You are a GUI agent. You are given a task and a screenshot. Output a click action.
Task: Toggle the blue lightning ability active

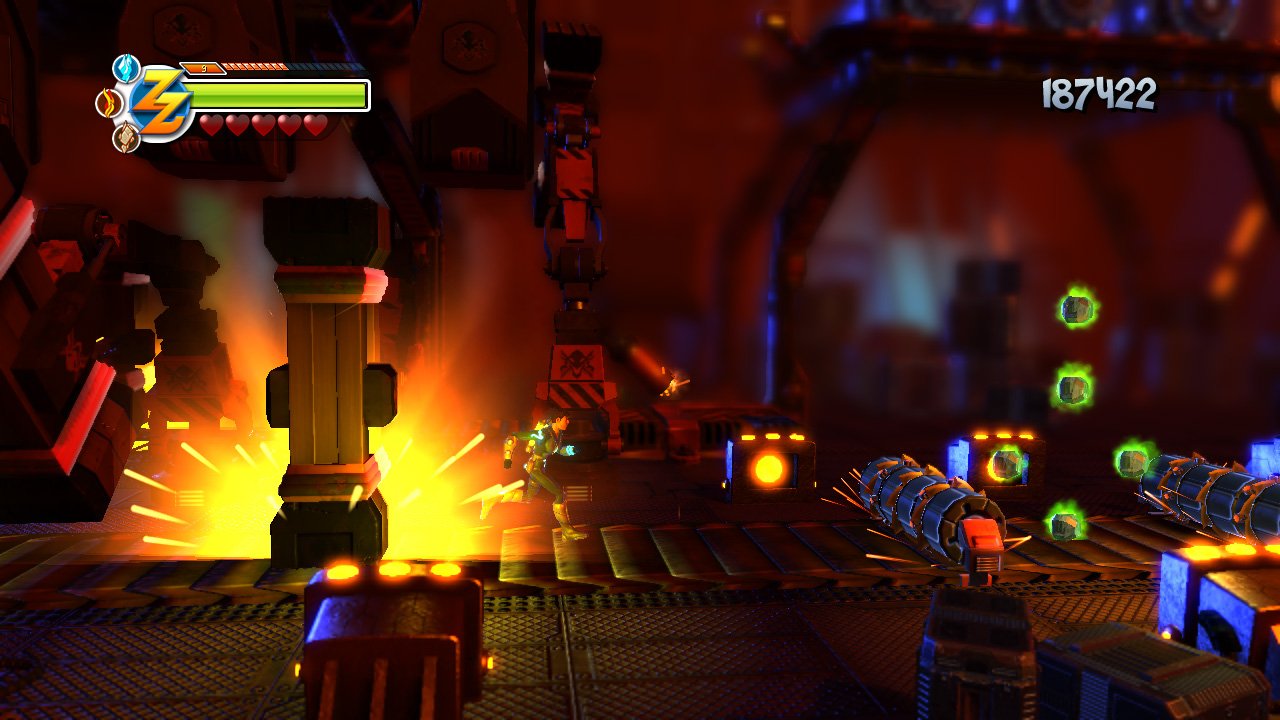(x=125, y=68)
